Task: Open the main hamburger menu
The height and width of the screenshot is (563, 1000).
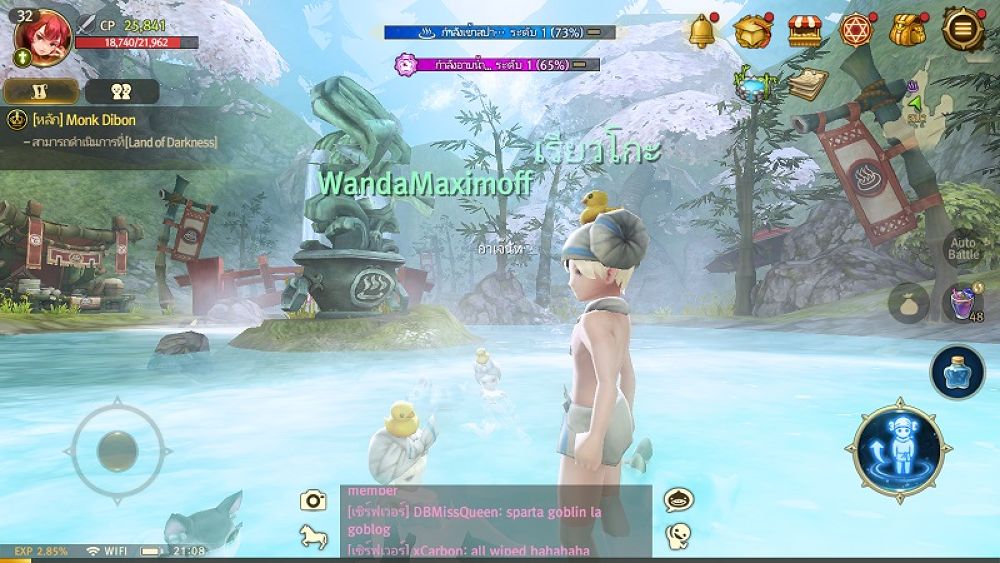Action: (x=962, y=30)
